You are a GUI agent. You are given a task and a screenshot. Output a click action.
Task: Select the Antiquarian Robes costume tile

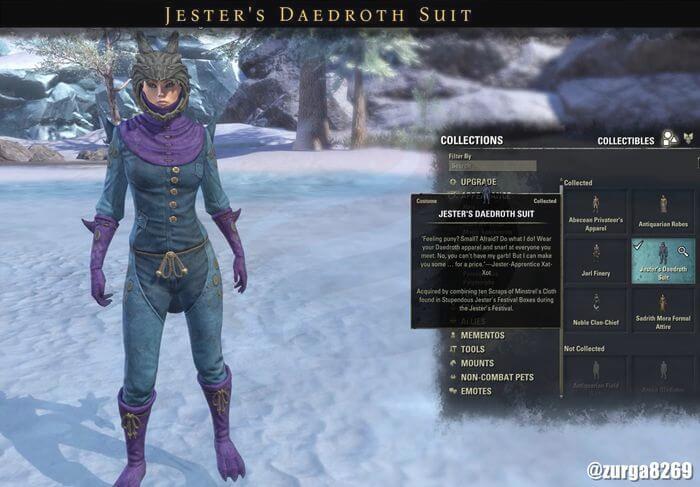coord(662,211)
